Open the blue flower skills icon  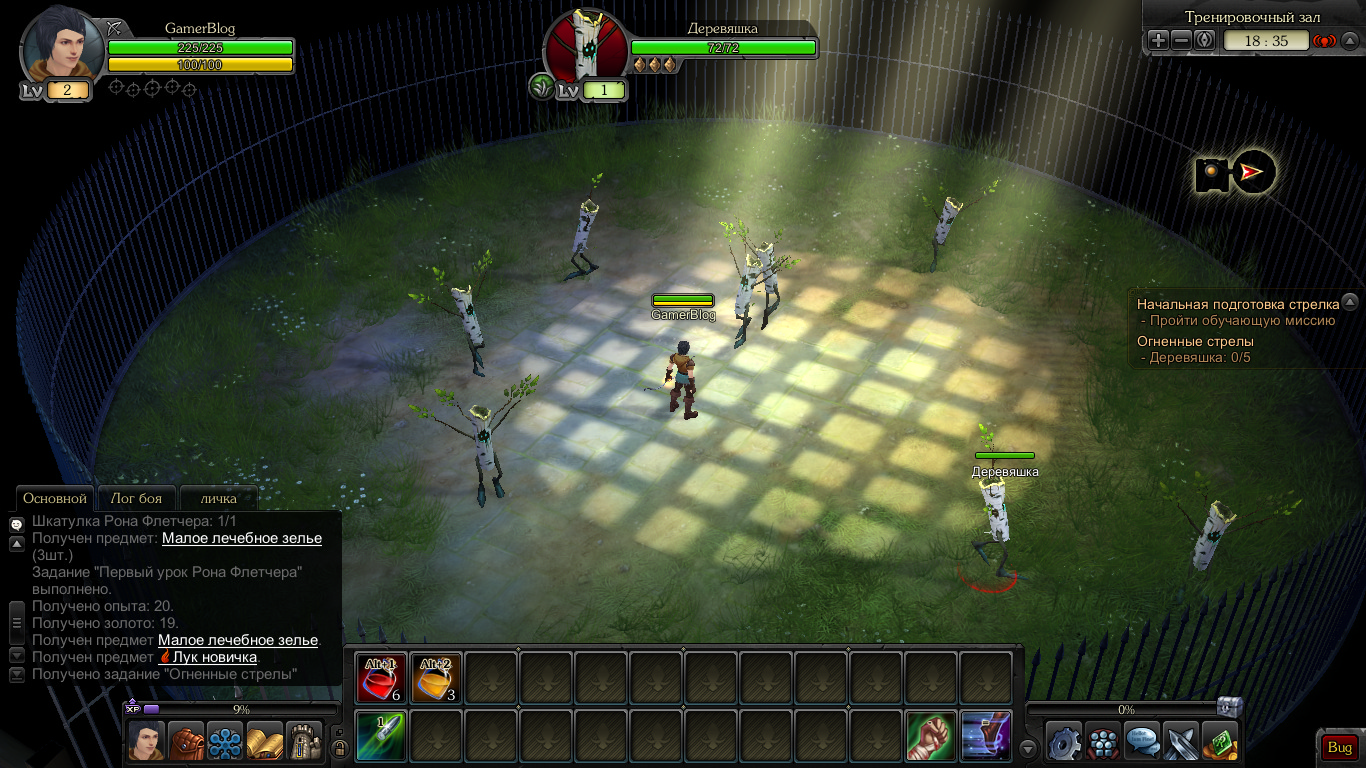225,741
